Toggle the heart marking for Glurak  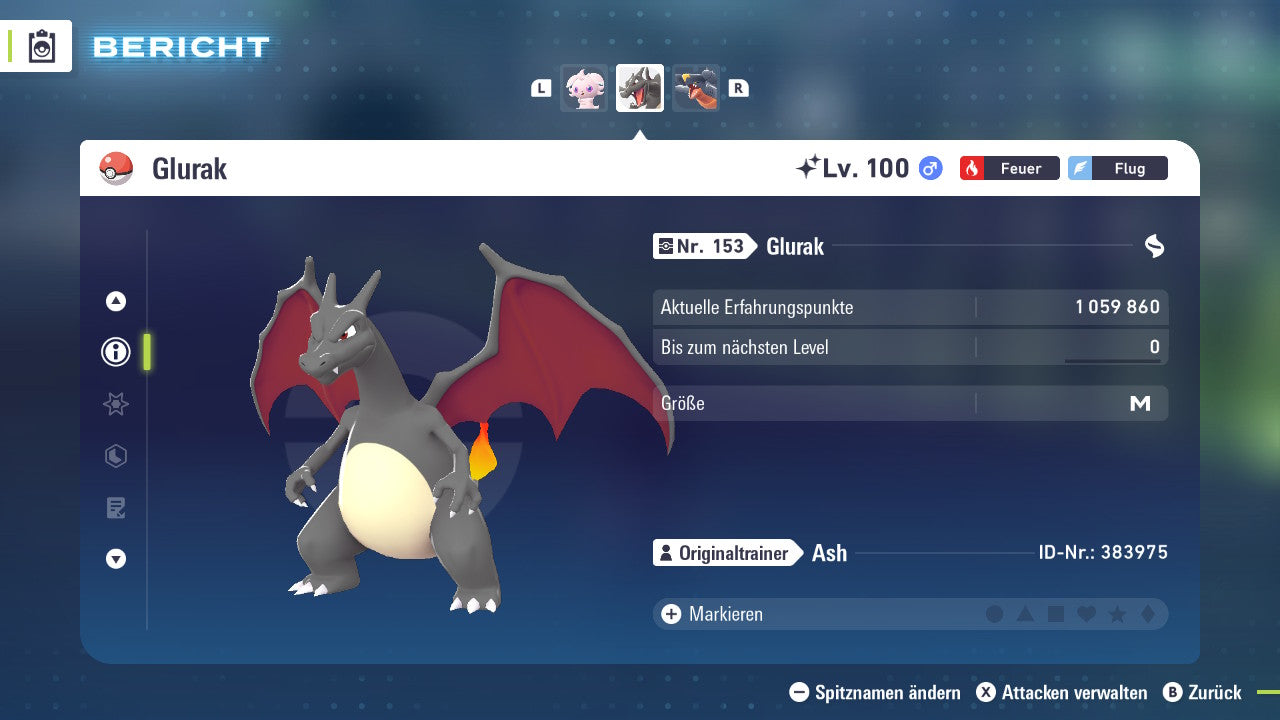click(x=1085, y=614)
